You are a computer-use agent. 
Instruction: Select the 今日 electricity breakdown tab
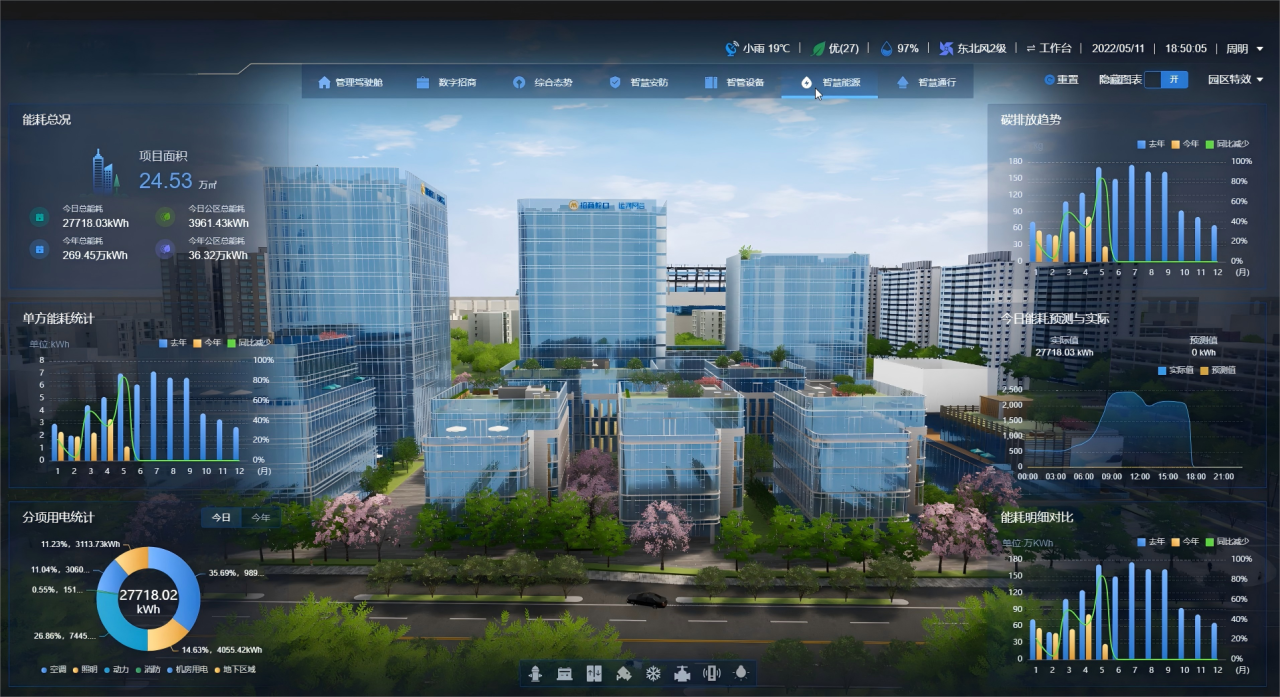pos(221,518)
